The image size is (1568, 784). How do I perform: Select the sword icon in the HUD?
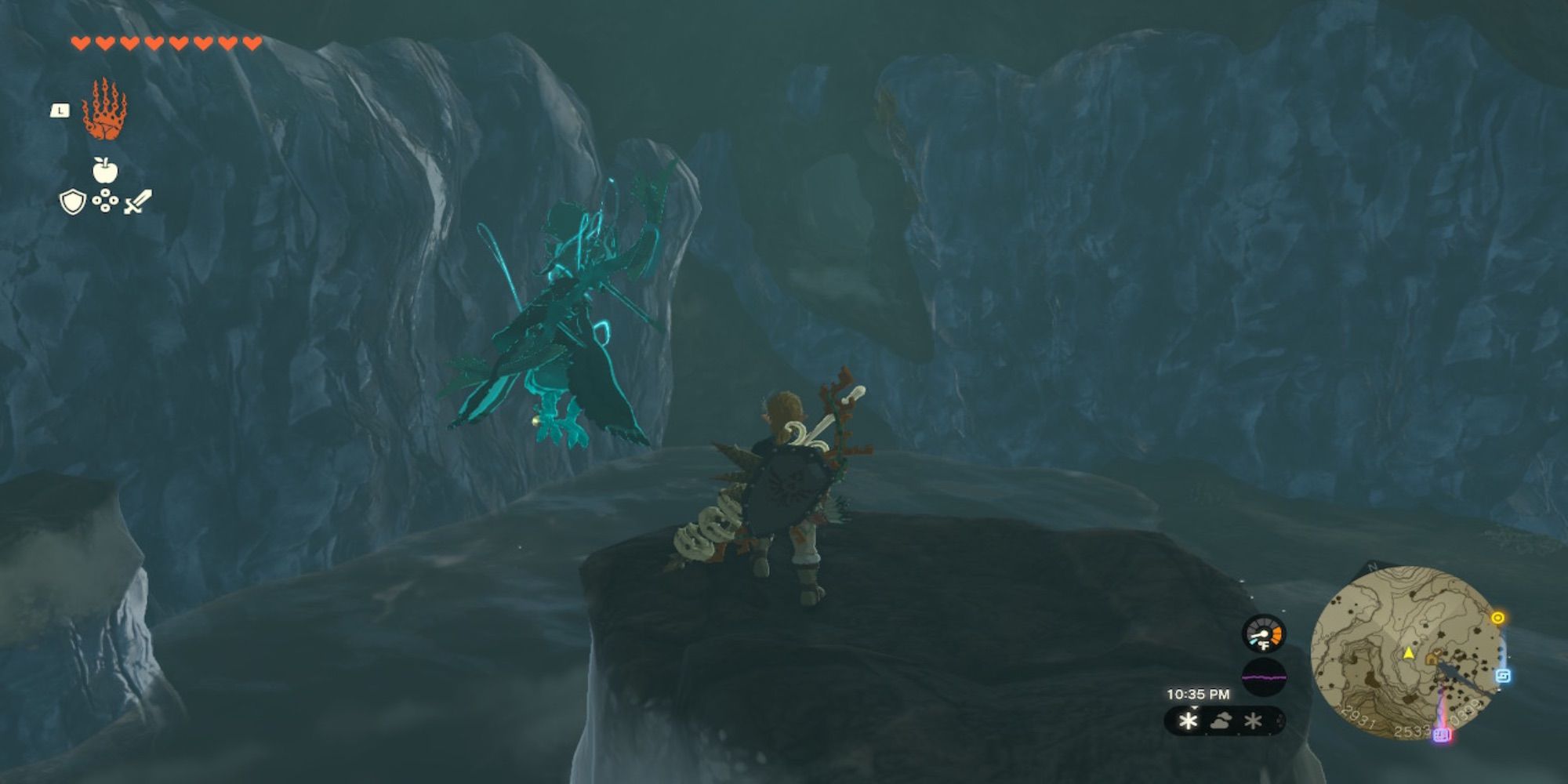tap(138, 200)
